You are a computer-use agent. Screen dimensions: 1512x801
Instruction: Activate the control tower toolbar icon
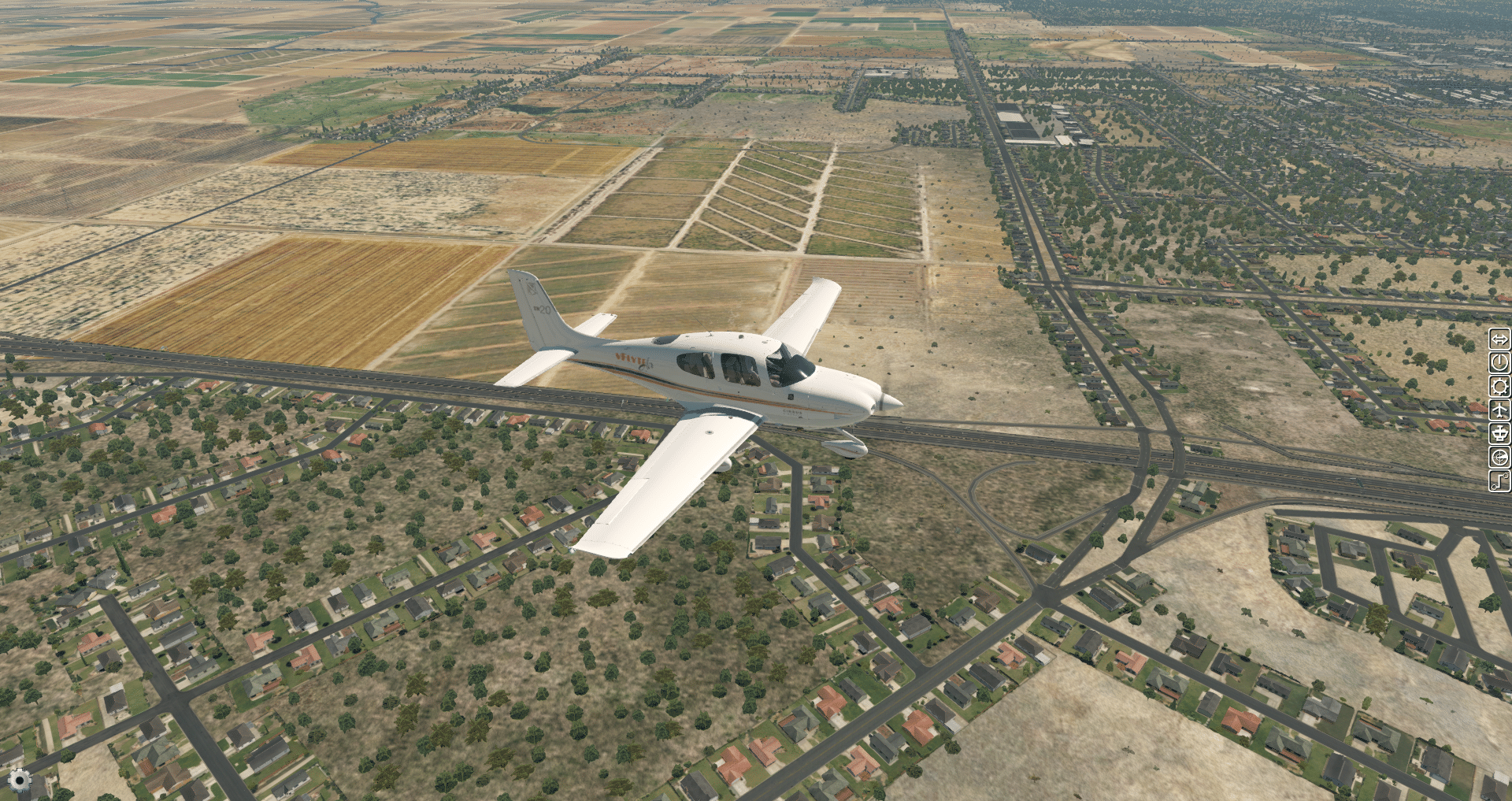1499,433
